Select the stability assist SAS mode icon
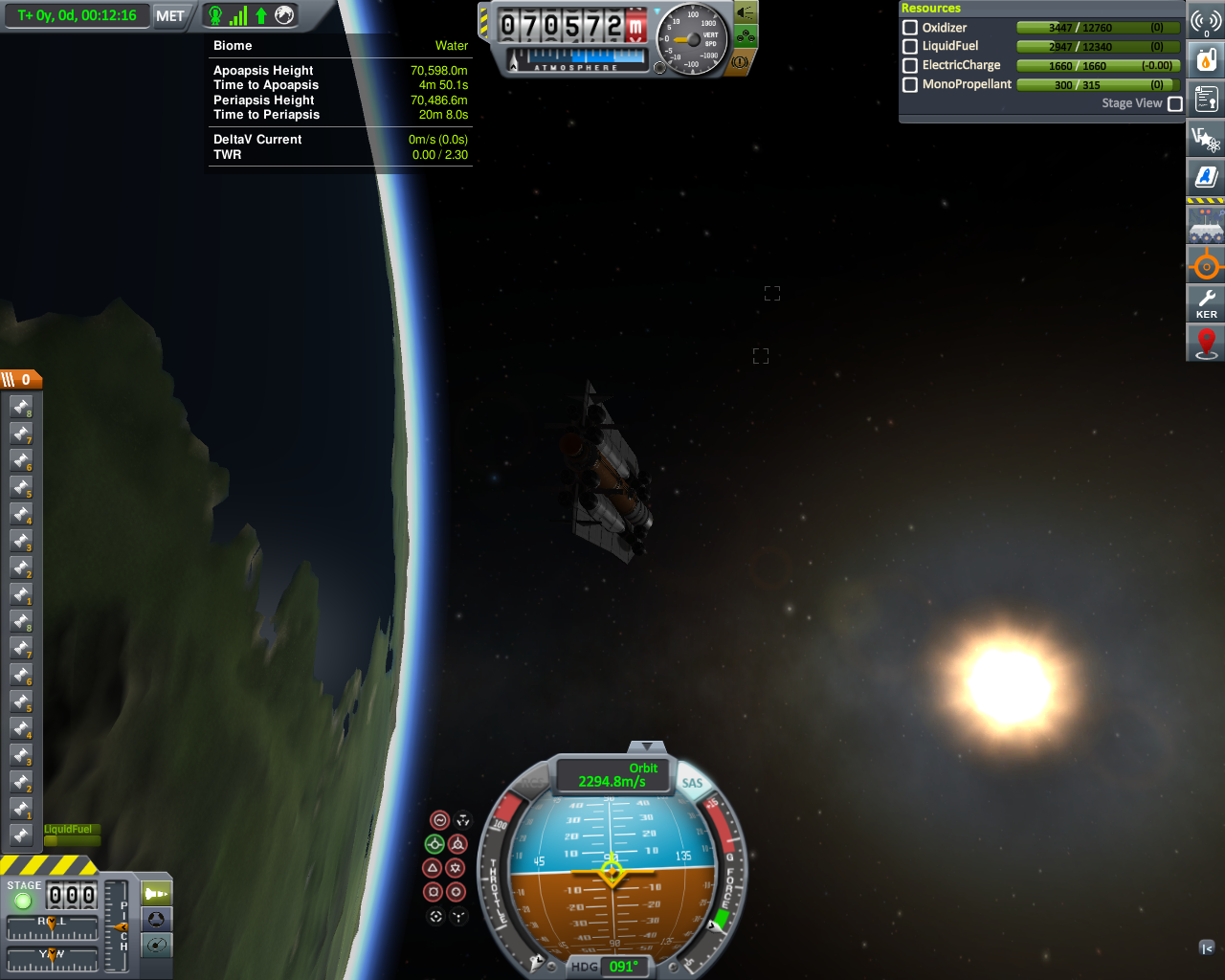The height and width of the screenshot is (980, 1225). 440,820
